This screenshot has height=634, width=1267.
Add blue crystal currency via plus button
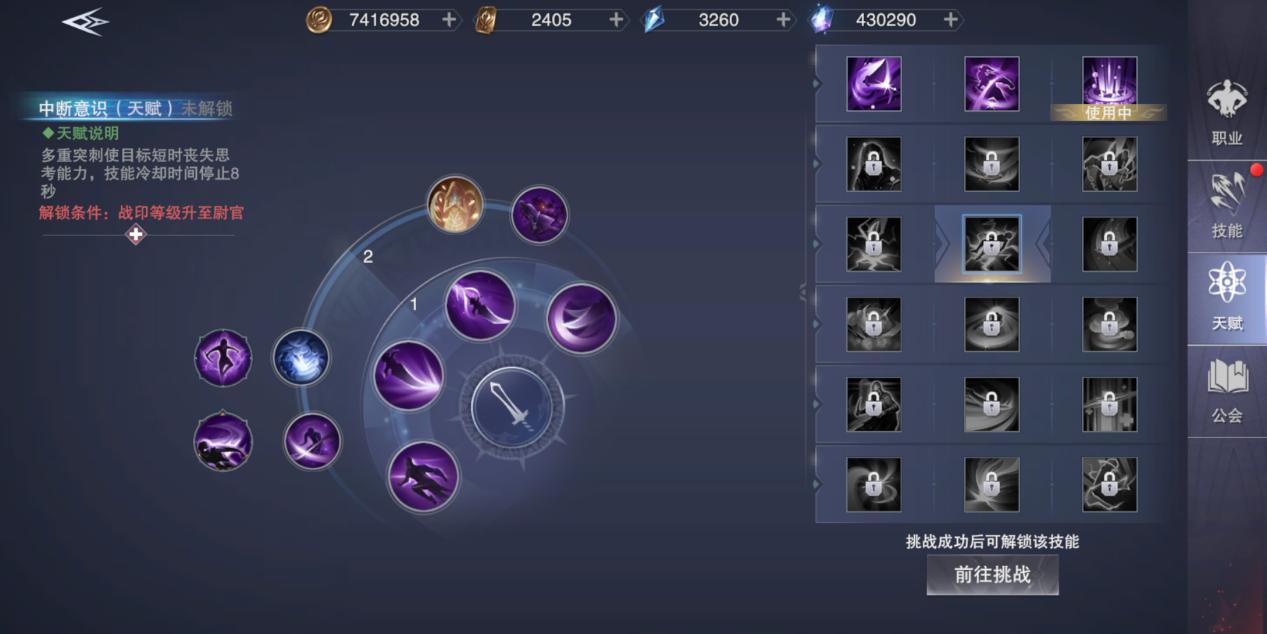783,19
